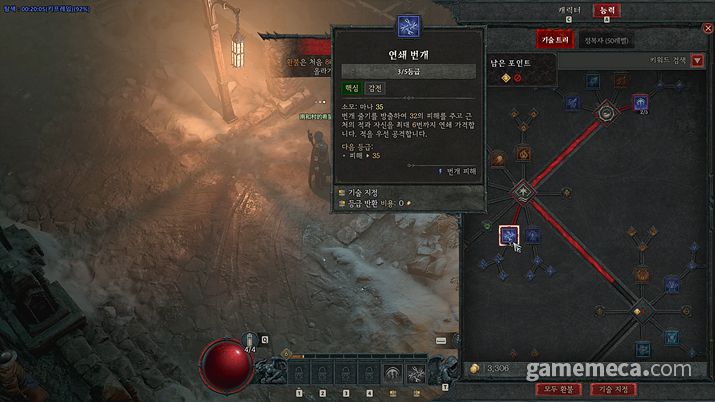This screenshot has height=402, width=715.
Task: Select the skill node marked 2/5
Action: (641, 102)
